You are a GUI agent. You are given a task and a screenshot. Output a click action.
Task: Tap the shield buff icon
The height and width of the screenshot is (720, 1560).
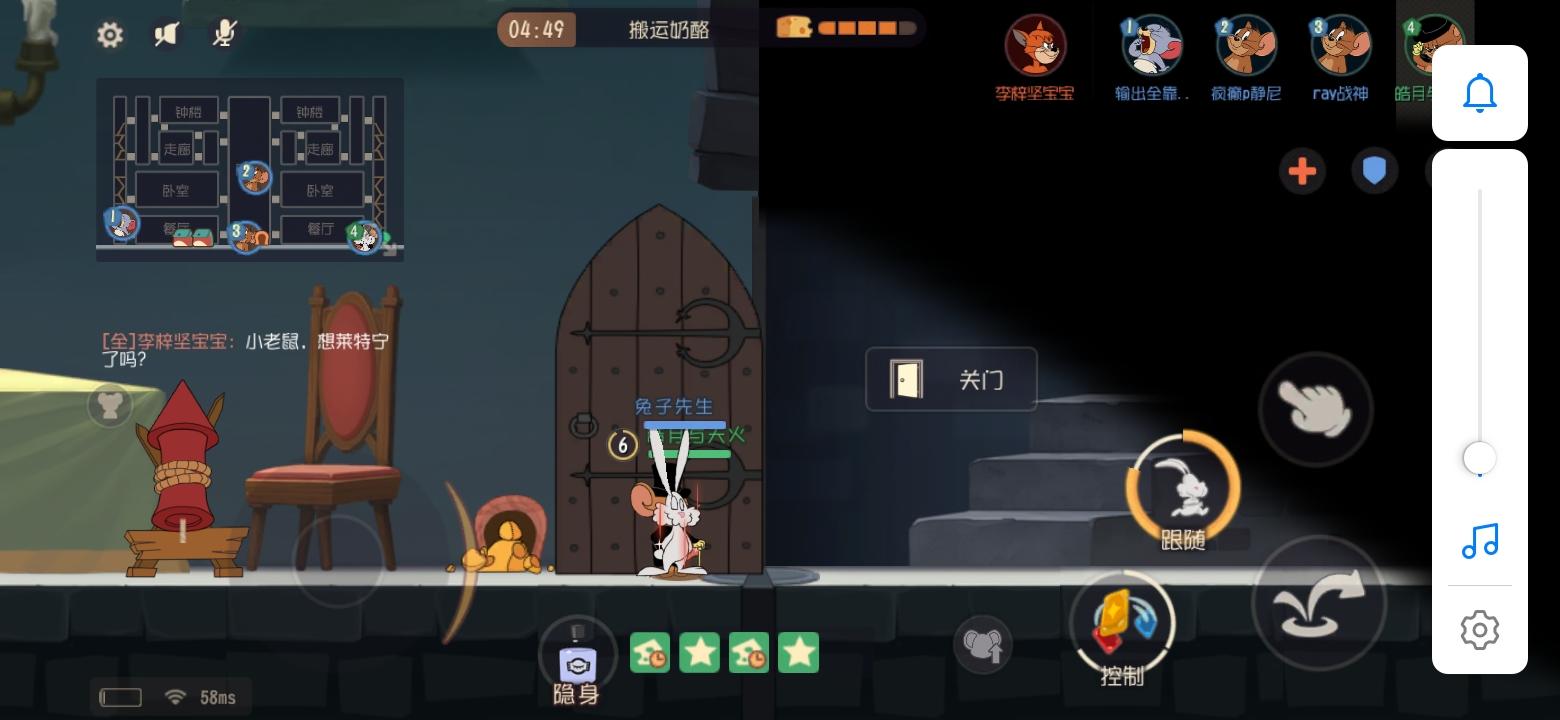pos(1374,171)
